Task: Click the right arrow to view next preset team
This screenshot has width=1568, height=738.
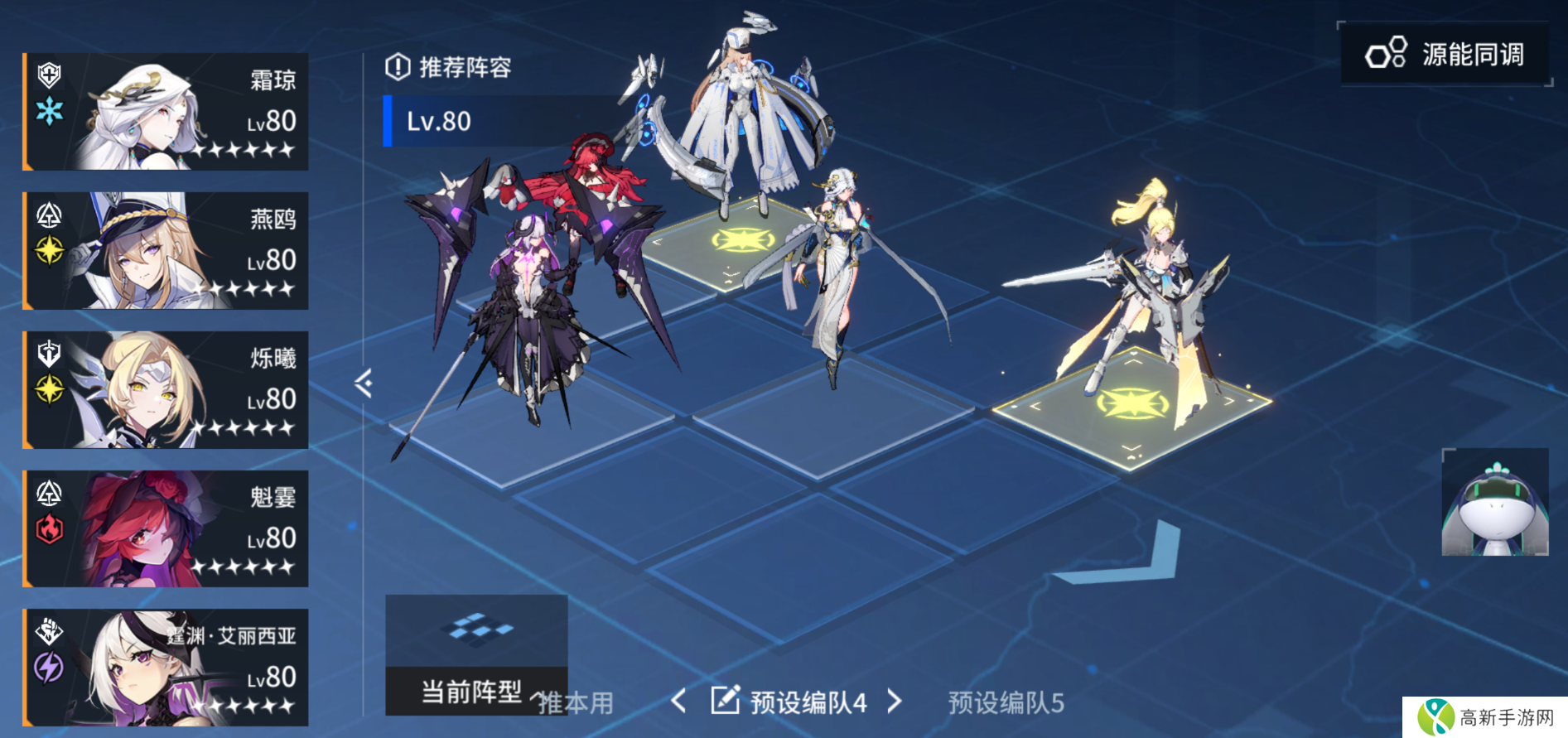Action: tap(895, 700)
